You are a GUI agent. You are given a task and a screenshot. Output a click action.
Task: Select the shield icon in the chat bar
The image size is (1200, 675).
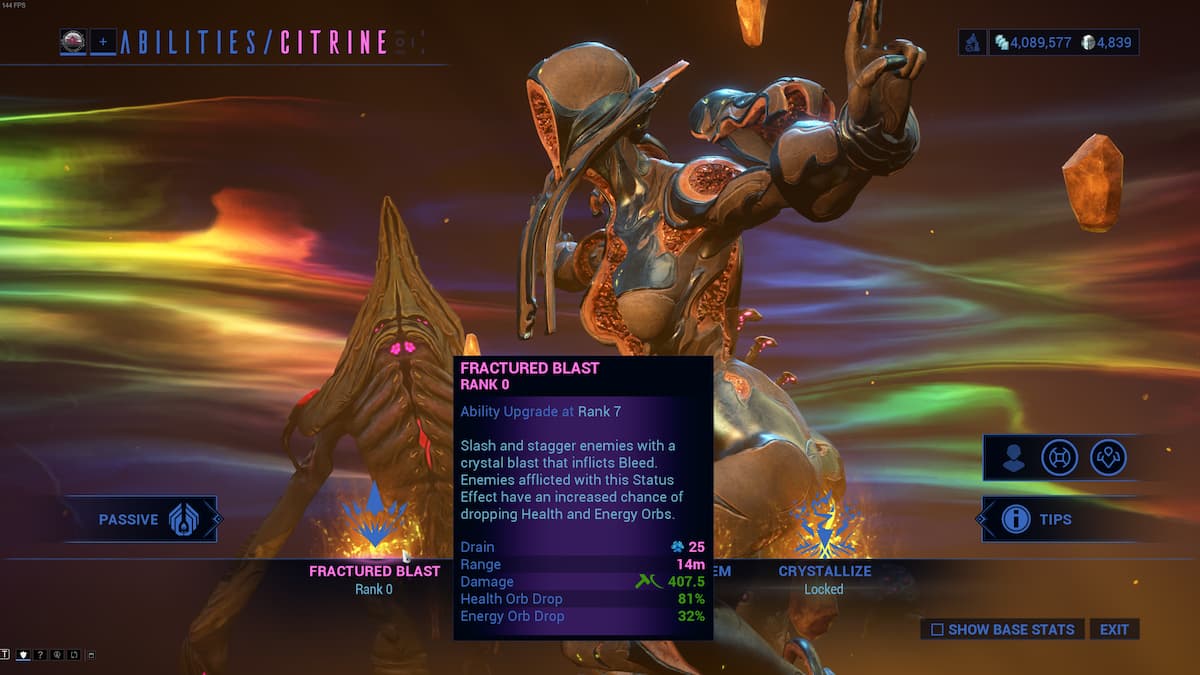click(24, 655)
